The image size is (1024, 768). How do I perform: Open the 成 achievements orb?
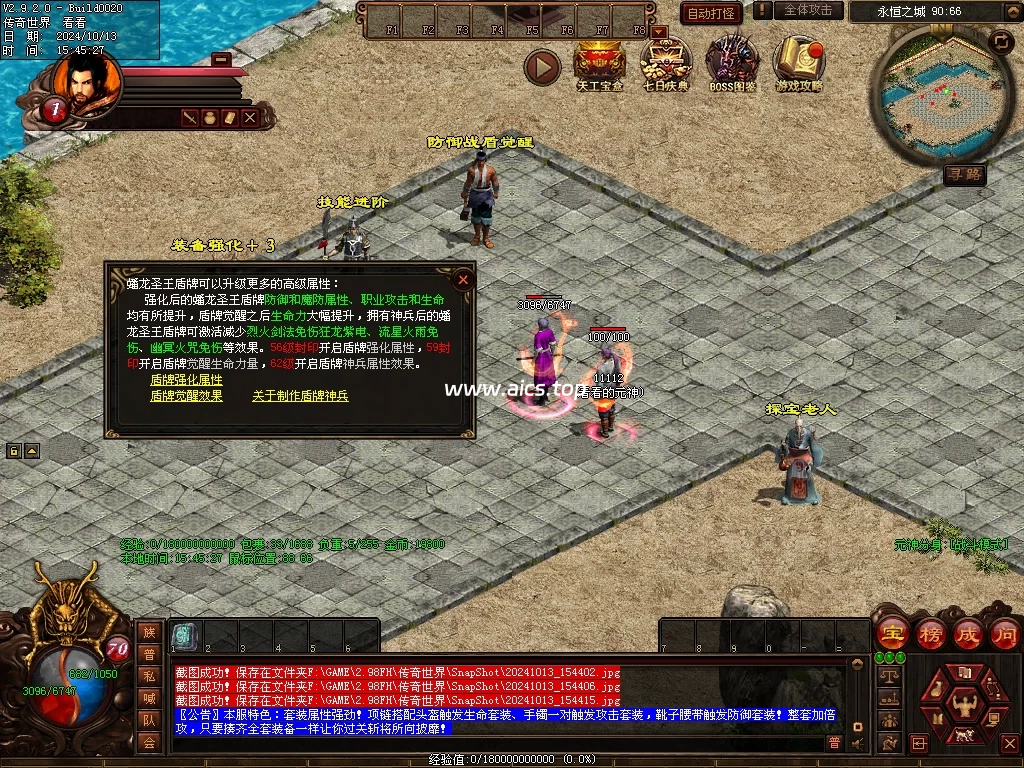tap(969, 634)
